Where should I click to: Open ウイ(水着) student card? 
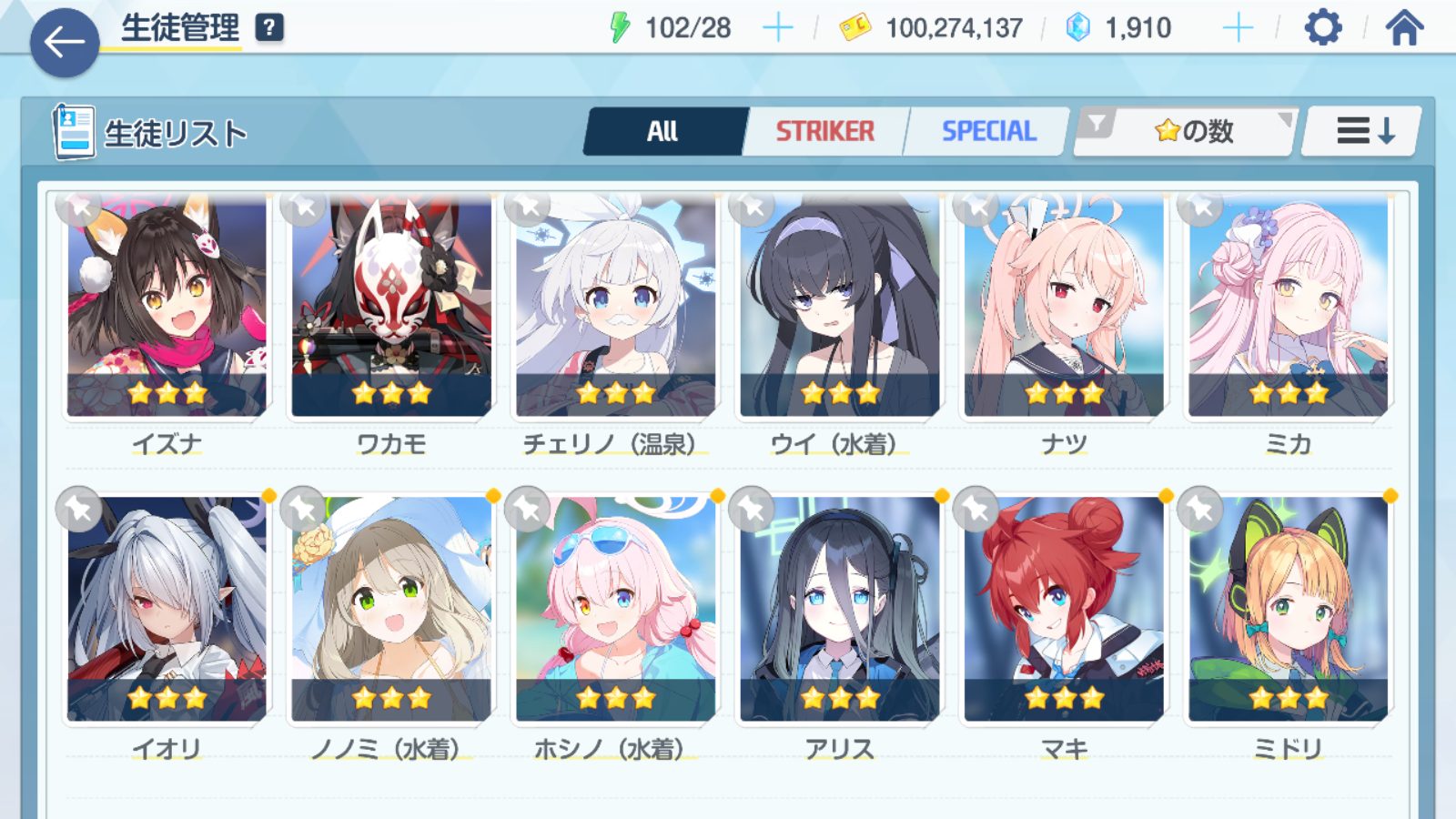tap(839, 307)
